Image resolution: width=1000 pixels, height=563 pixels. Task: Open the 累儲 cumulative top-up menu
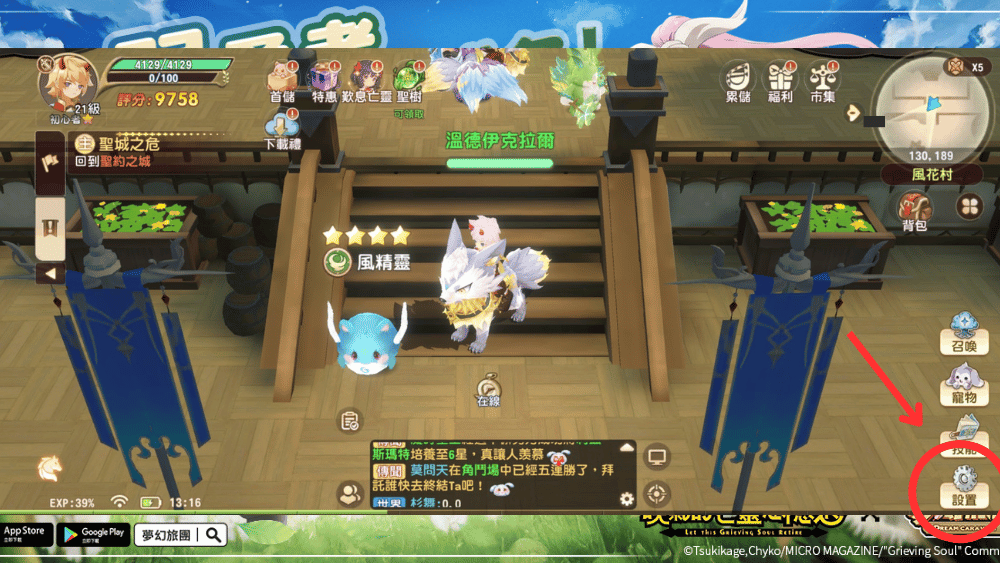[x=739, y=80]
